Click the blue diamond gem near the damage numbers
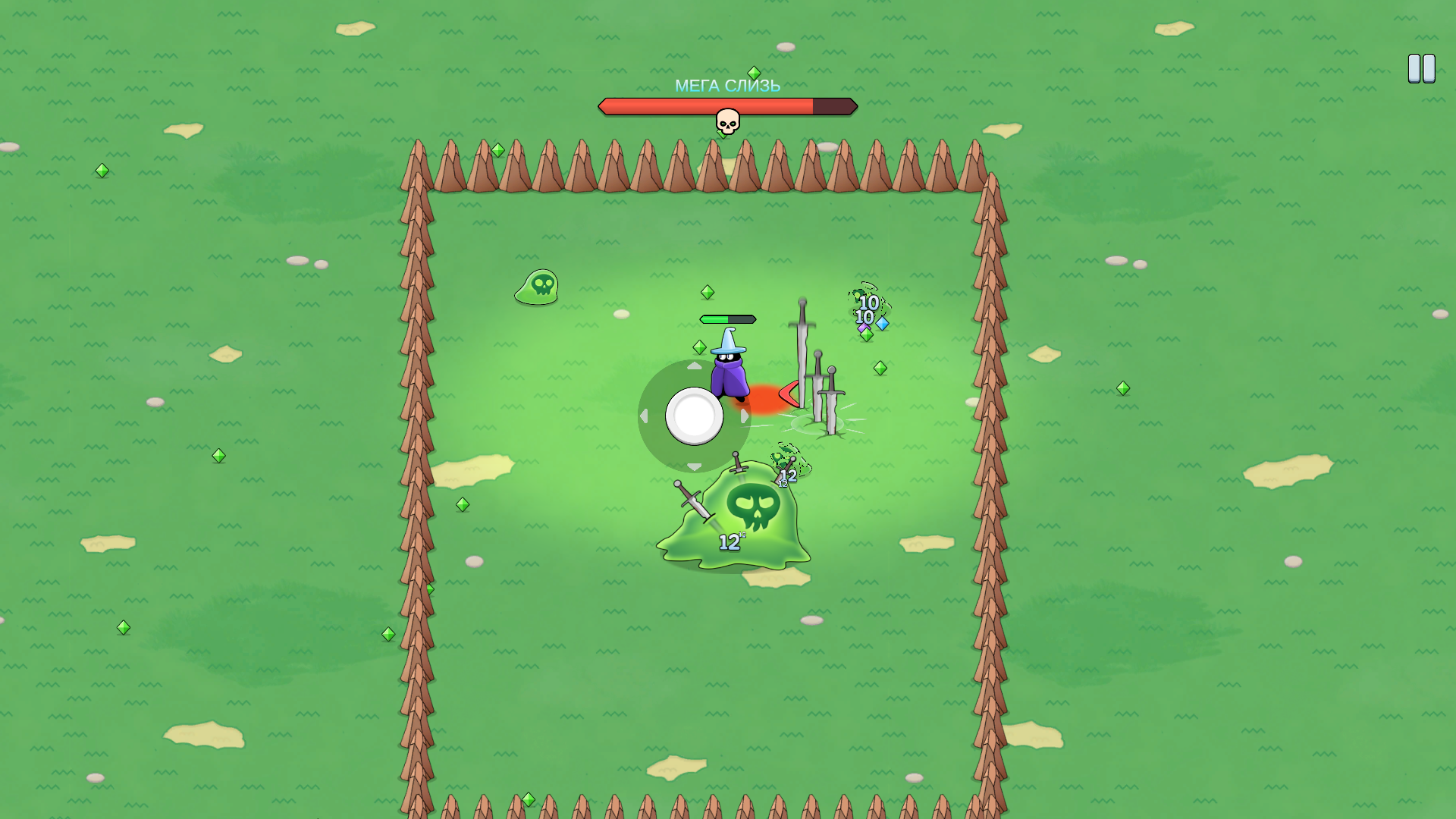The height and width of the screenshot is (819, 1456). tap(881, 322)
